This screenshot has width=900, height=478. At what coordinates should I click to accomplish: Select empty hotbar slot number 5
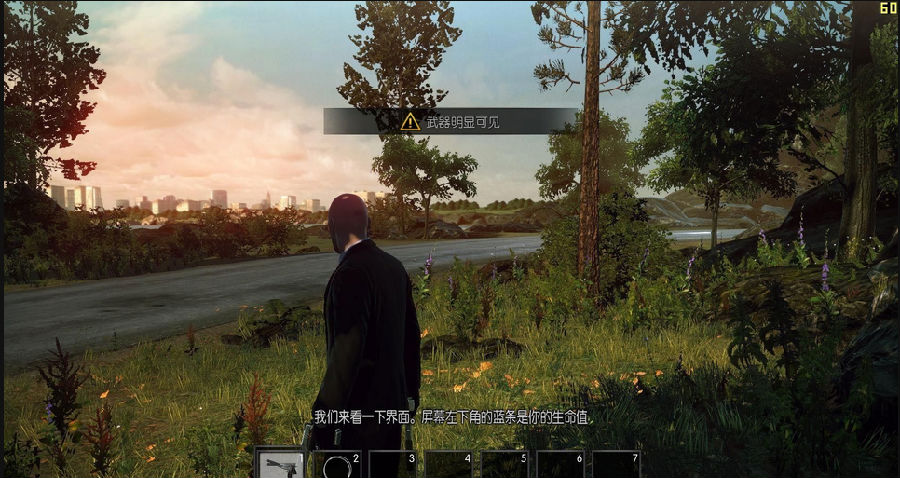(505, 464)
